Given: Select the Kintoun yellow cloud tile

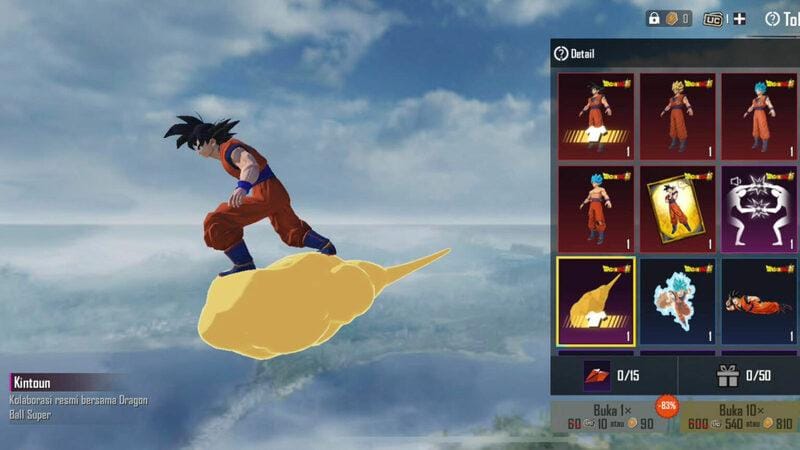Looking at the screenshot, I should [595, 300].
